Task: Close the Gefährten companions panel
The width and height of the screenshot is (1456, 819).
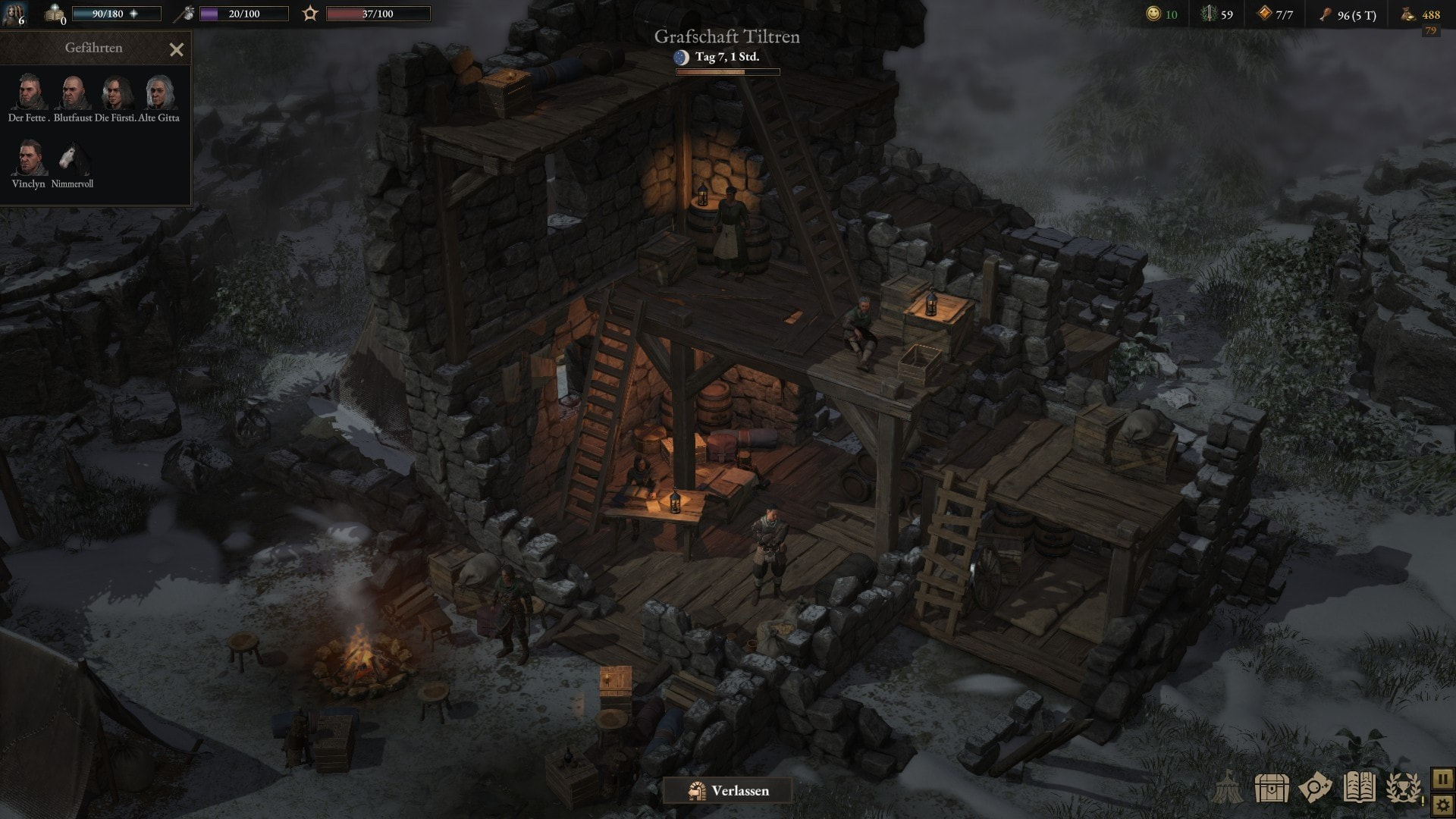Action: [x=177, y=50]
